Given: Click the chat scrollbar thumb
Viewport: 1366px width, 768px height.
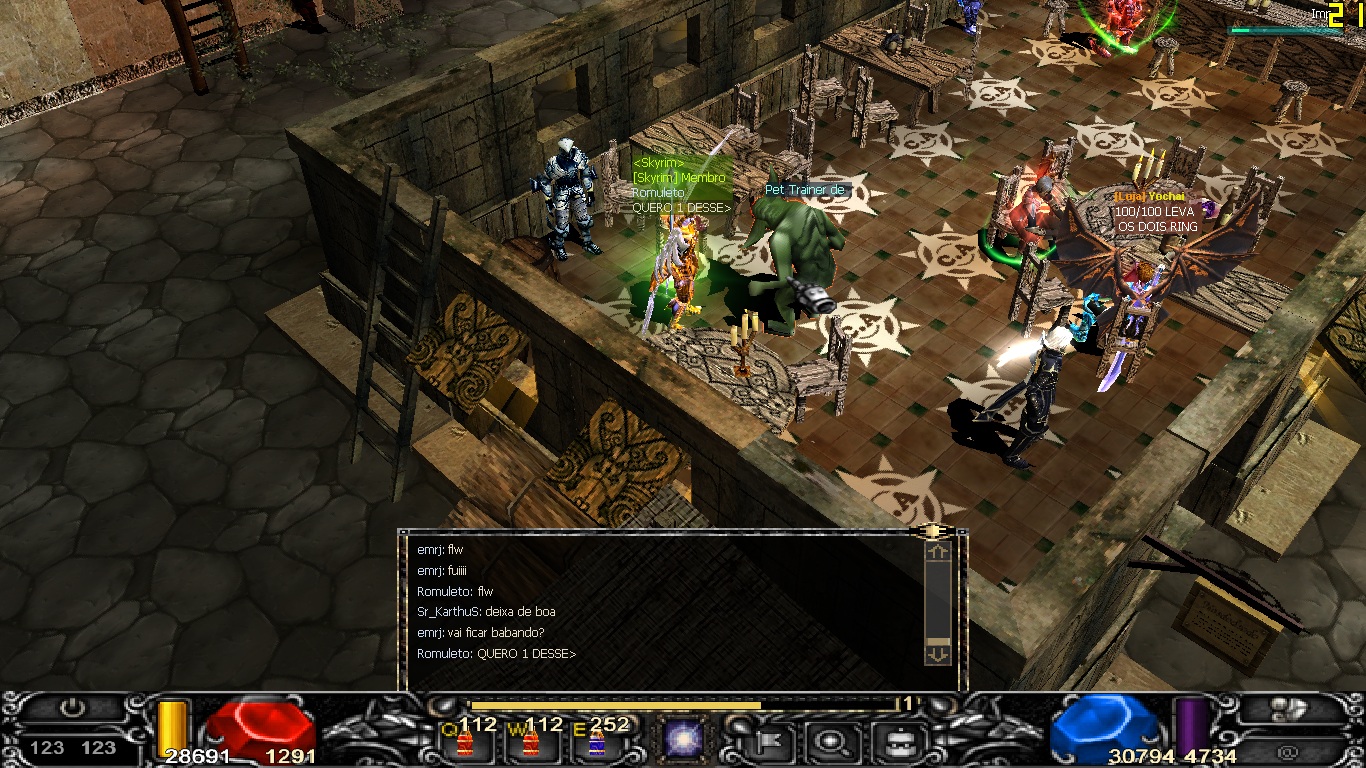Looking at the screenshot, I should click(937, 642).
